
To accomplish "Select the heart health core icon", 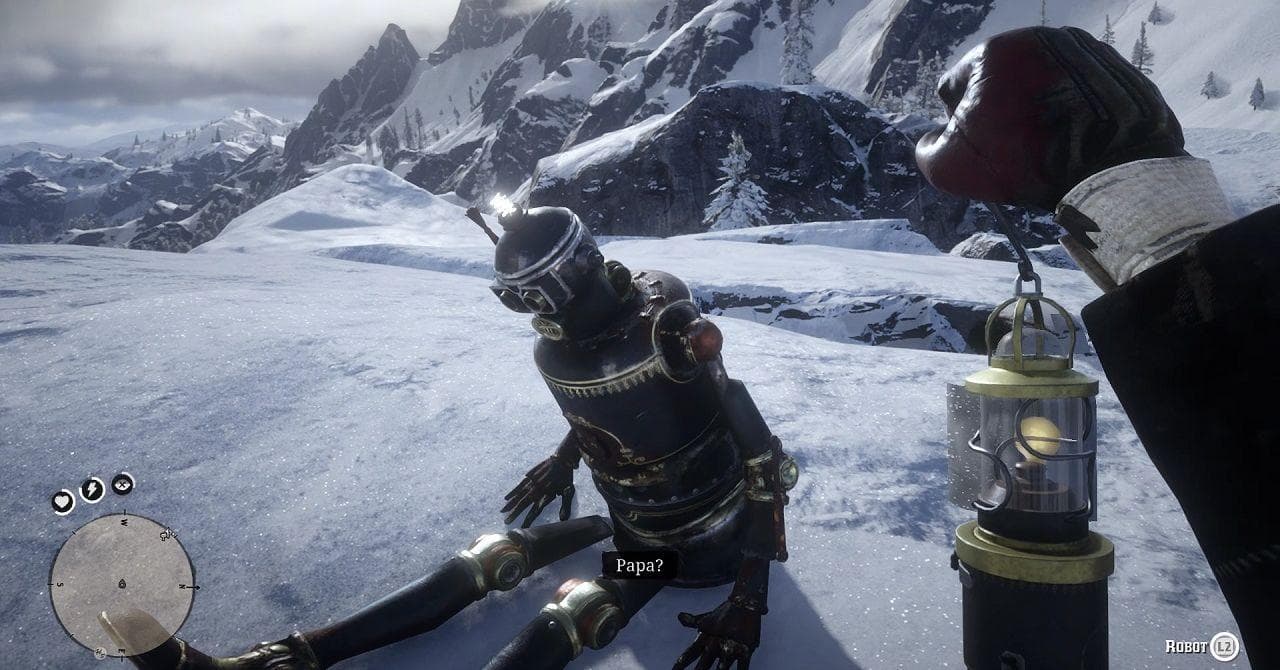I will [63, 501].
